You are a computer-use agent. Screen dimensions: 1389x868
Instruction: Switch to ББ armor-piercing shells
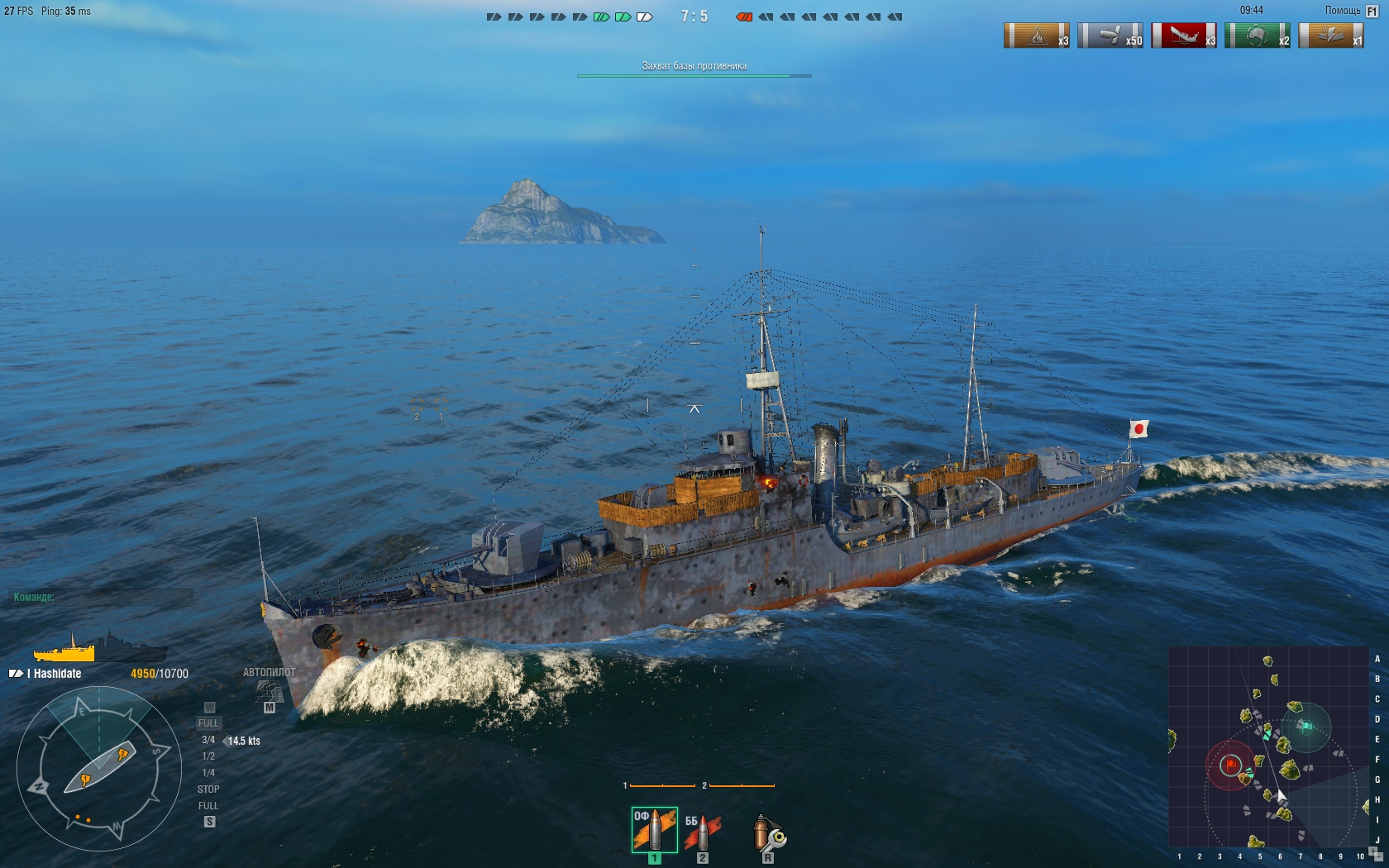click(702, 832)
